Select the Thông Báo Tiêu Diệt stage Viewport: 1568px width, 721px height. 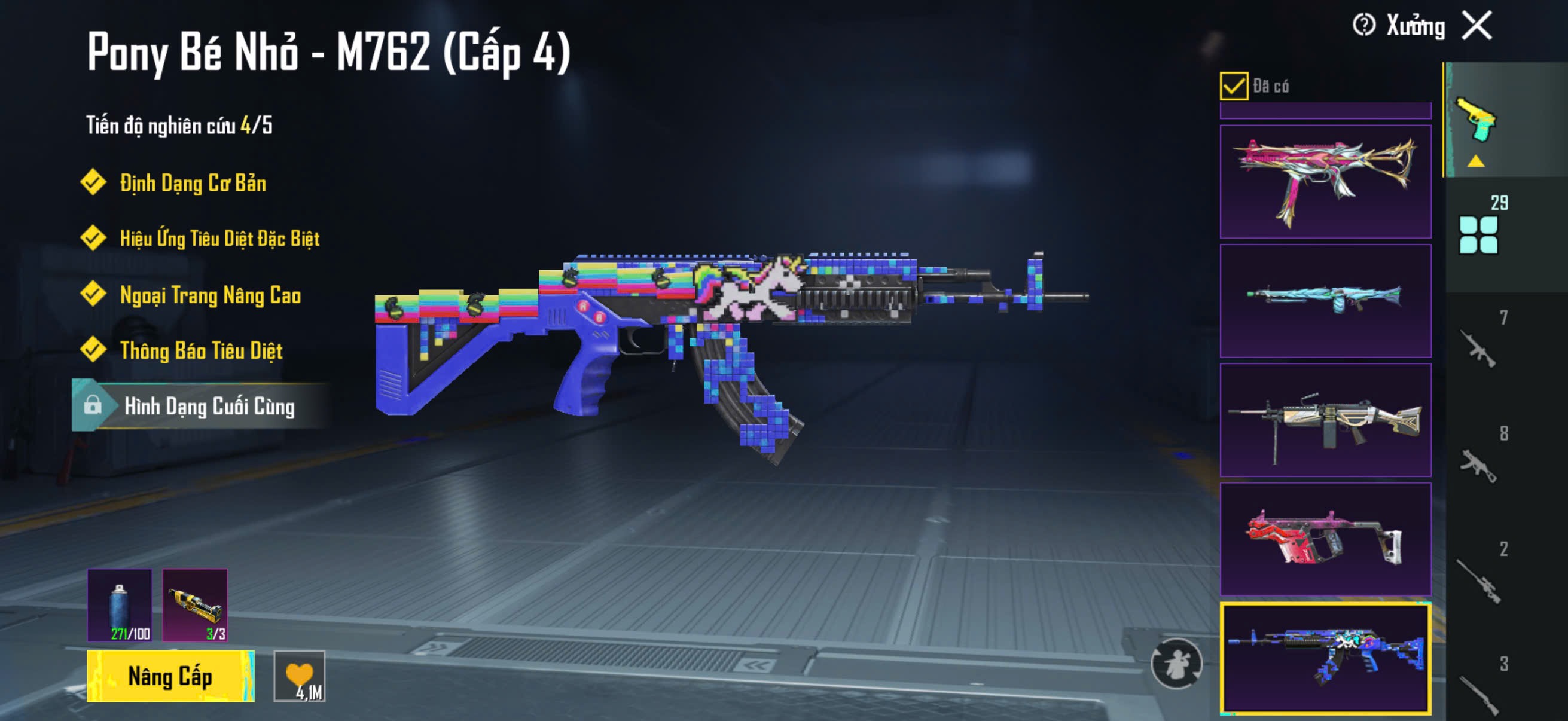pyautogui.click(x=201, y=350)
